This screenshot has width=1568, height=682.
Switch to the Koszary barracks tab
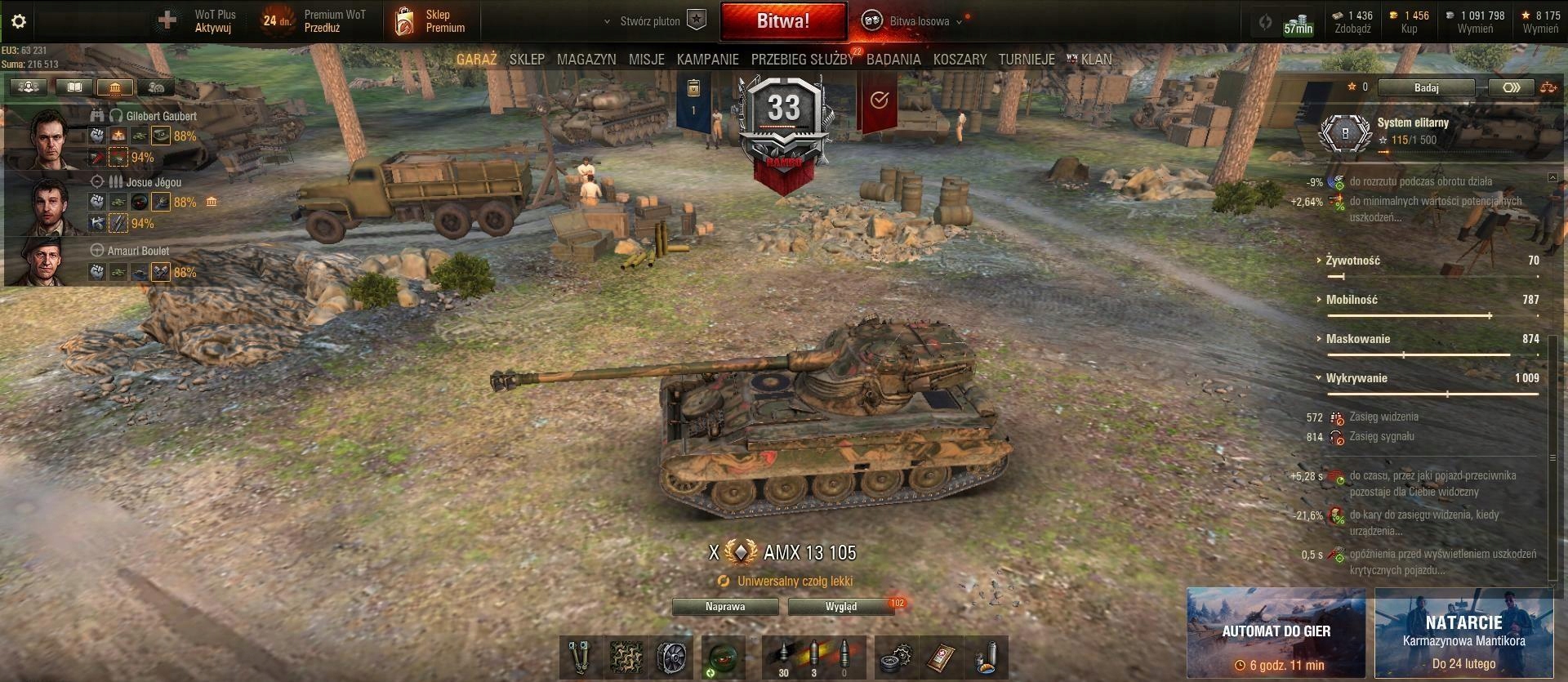click(960, 60)
